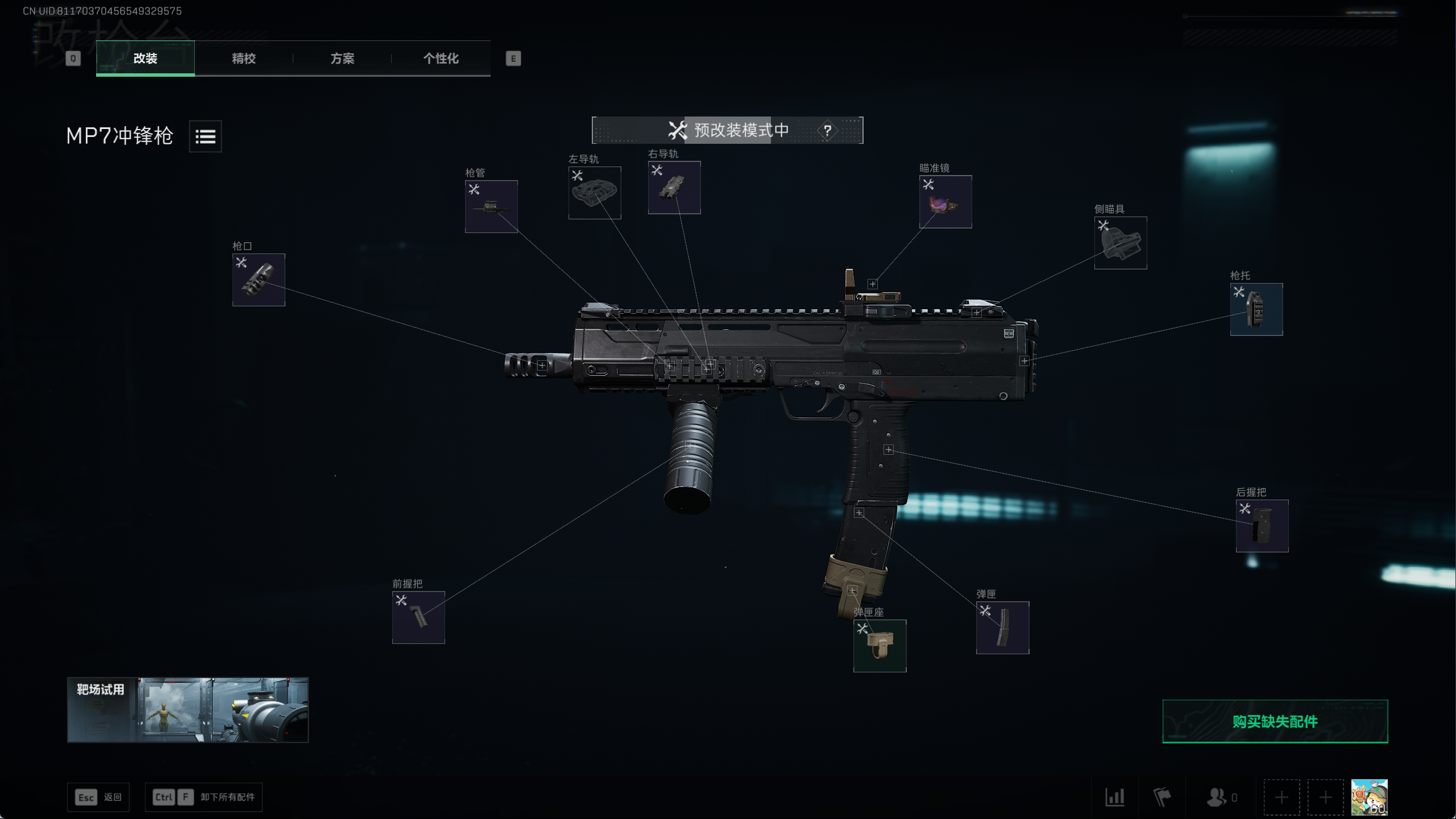Open the bar chart statistics icon

[1114, 797]
